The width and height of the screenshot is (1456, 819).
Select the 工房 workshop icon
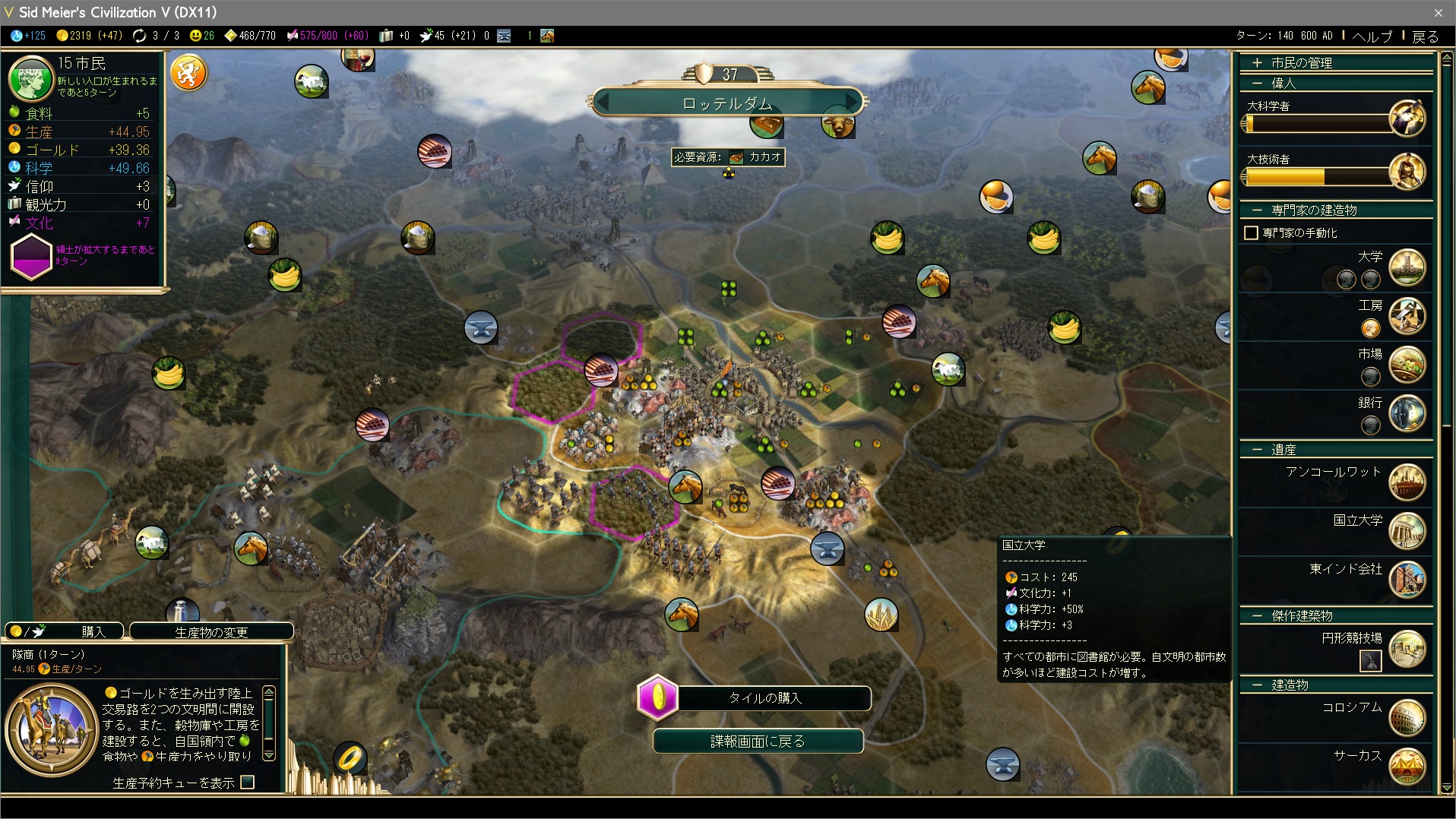1407,315
